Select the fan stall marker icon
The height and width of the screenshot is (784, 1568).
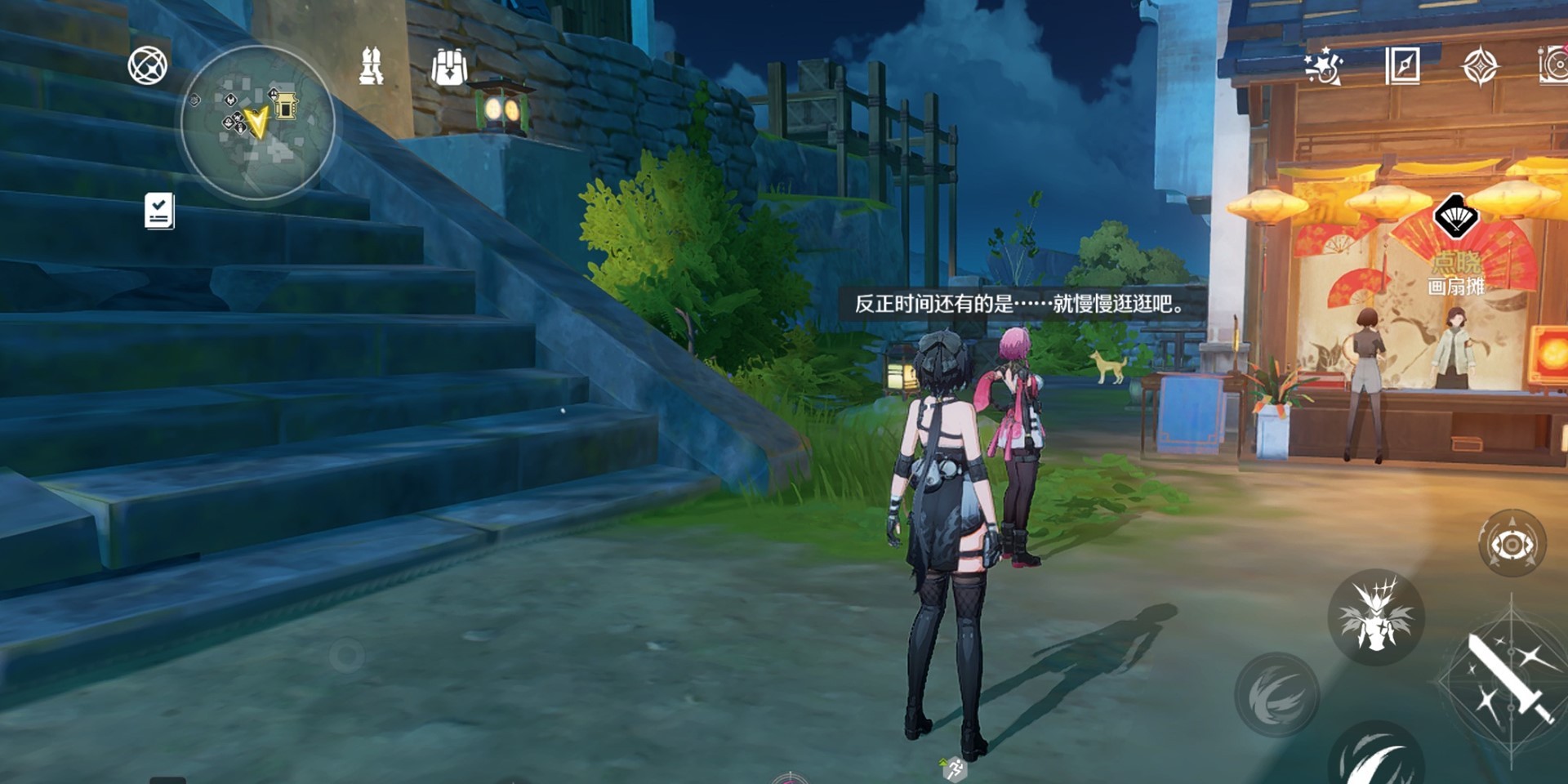[1455, 217]
